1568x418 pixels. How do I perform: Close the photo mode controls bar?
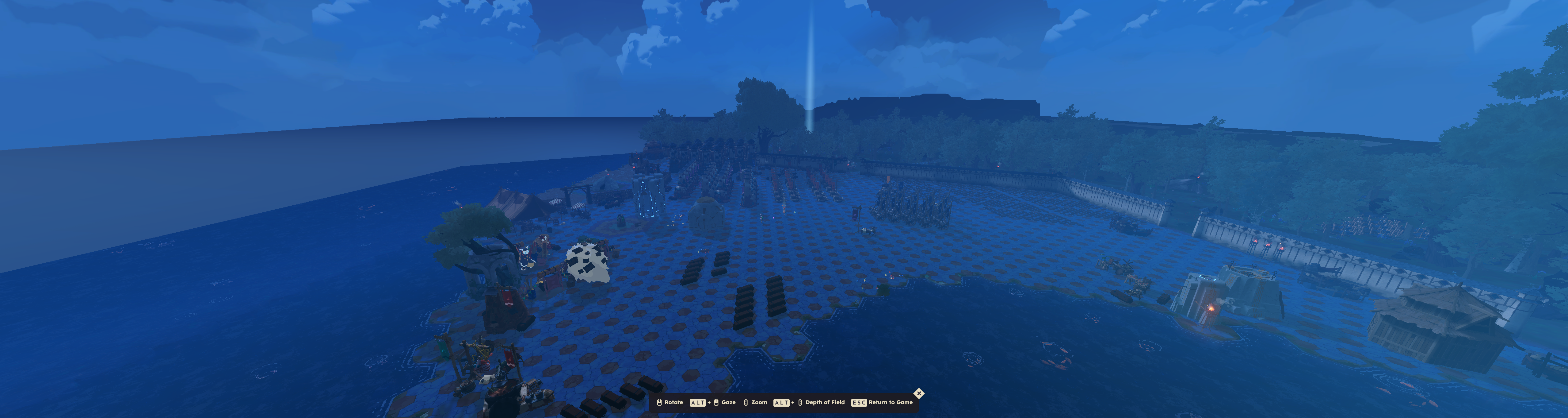[918, 394]
